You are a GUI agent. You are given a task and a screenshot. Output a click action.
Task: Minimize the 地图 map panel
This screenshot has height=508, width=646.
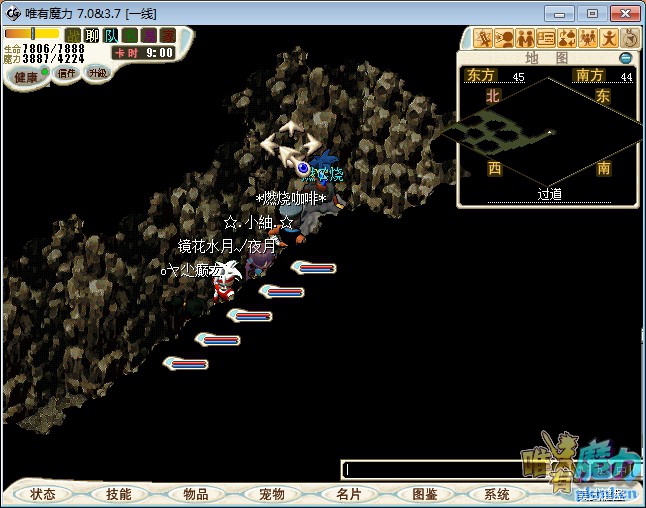(625, 58)
